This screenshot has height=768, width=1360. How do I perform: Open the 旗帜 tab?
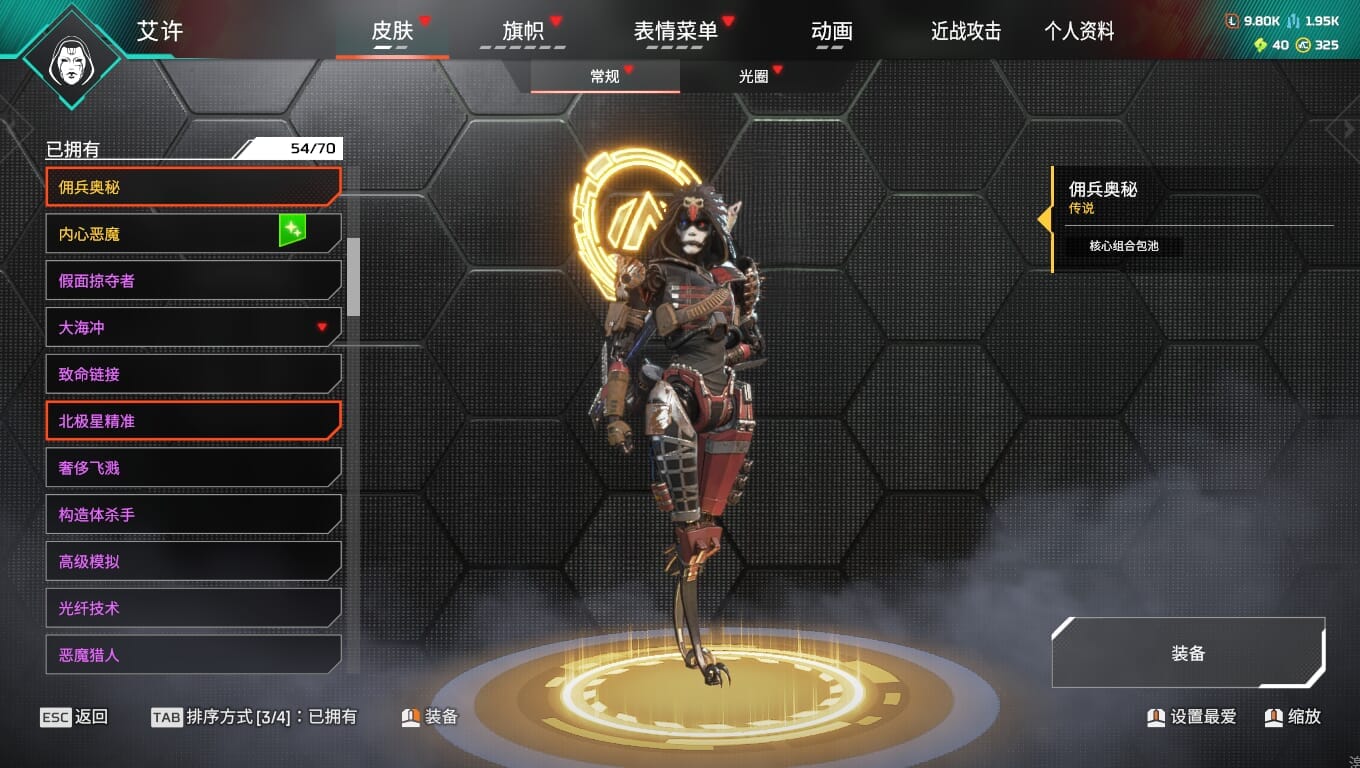pos(523,31)
